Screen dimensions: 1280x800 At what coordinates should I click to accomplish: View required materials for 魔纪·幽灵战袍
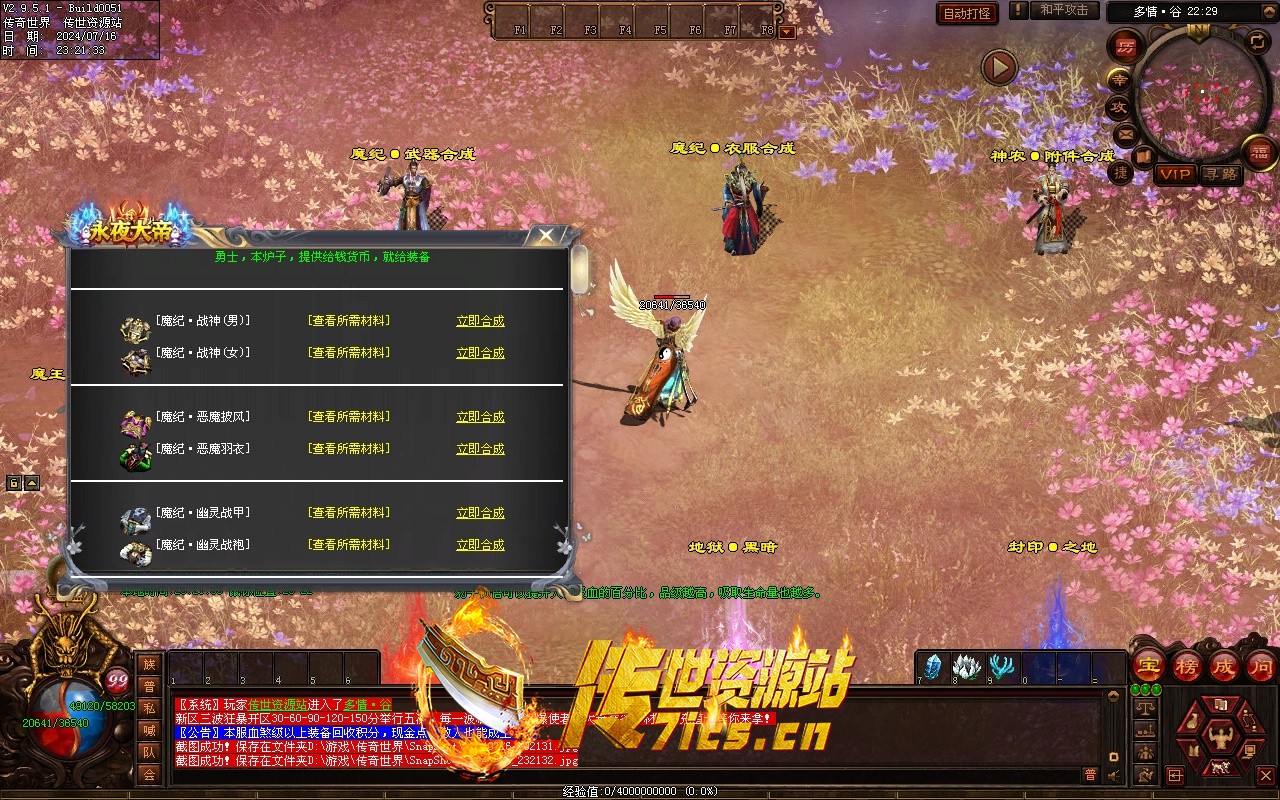pyautogui.click(x=349, y=545)
